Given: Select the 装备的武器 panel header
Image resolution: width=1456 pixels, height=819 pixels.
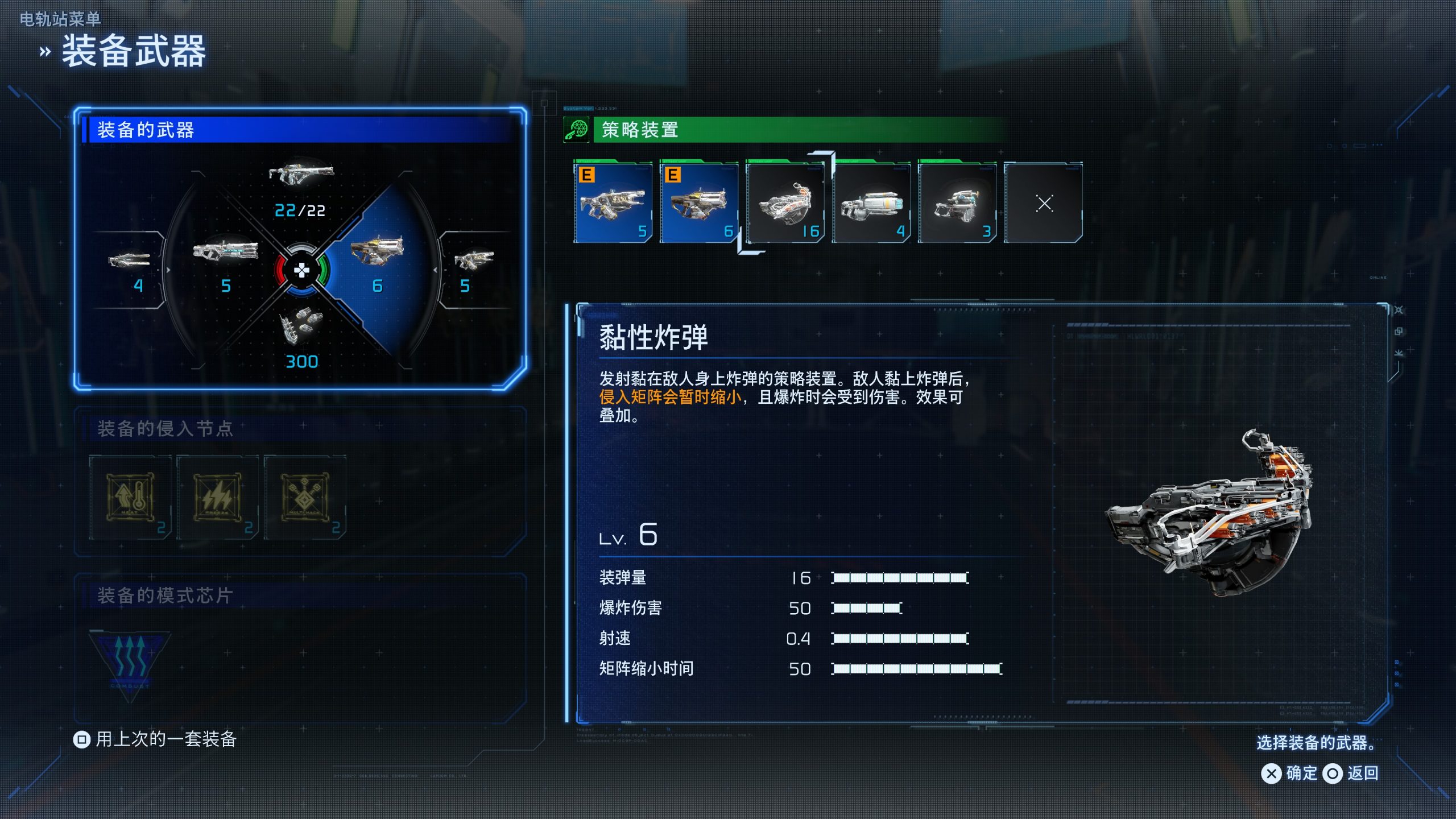Looking at the screenshot, I should point(146,130).
